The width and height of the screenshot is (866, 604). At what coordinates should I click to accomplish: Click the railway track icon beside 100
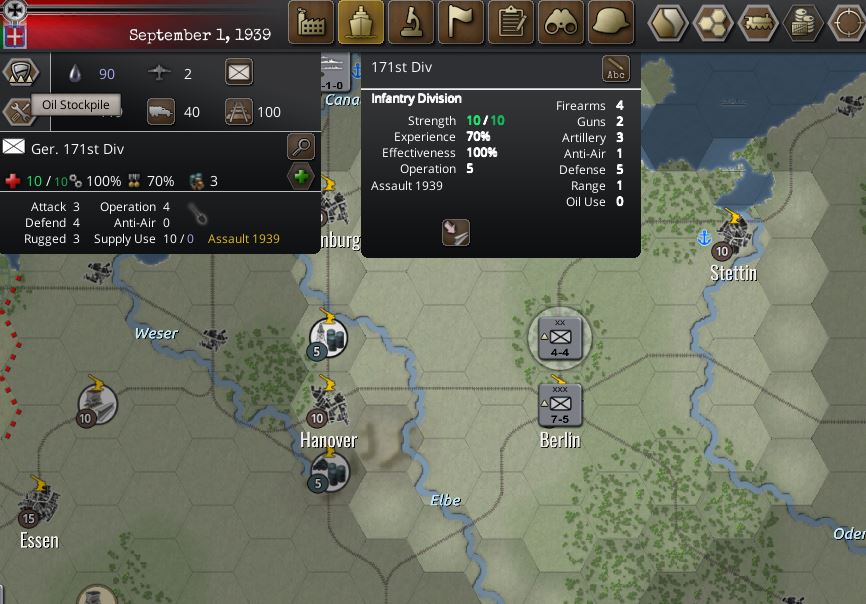(238, 112)
